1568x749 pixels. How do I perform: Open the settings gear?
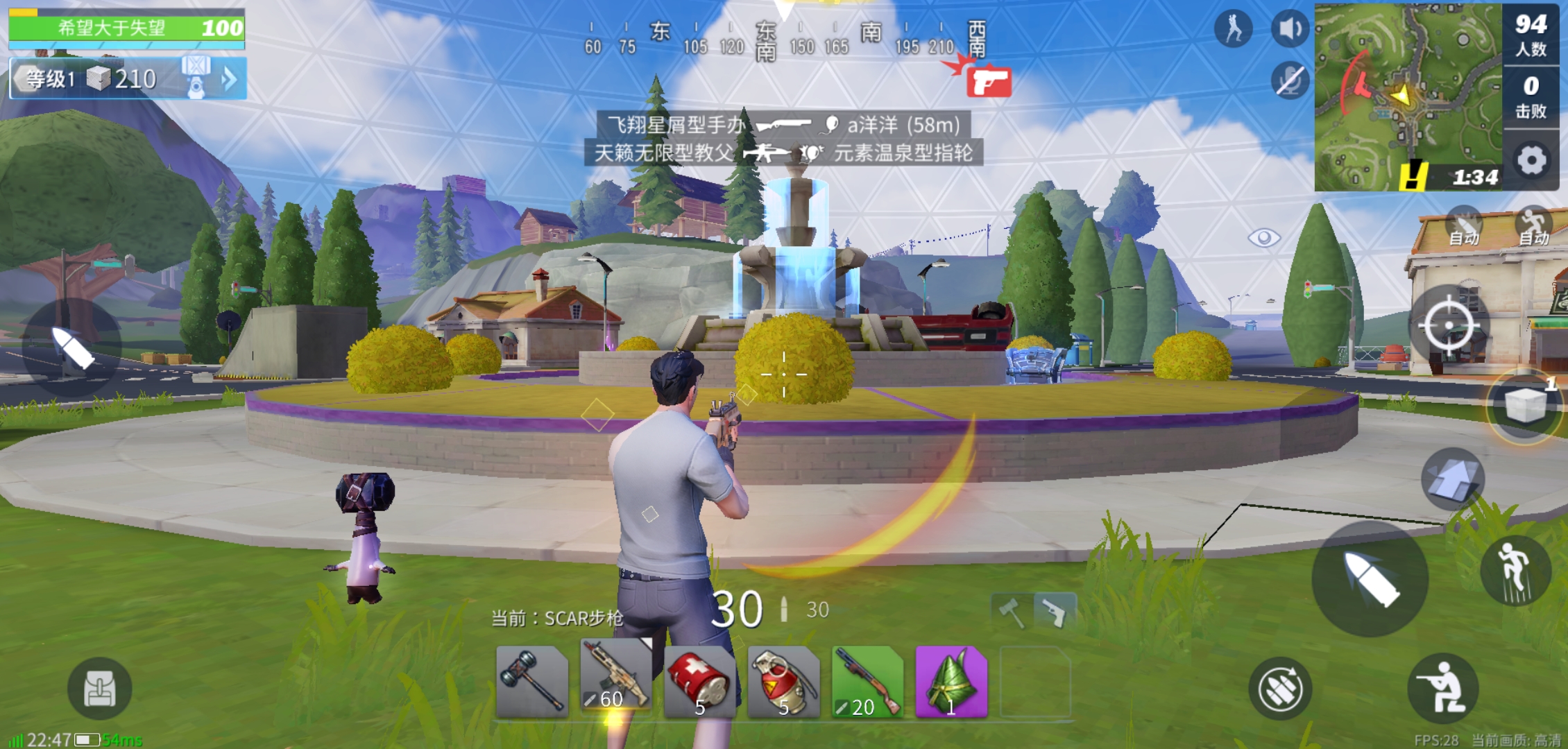tap(1531, 161)
